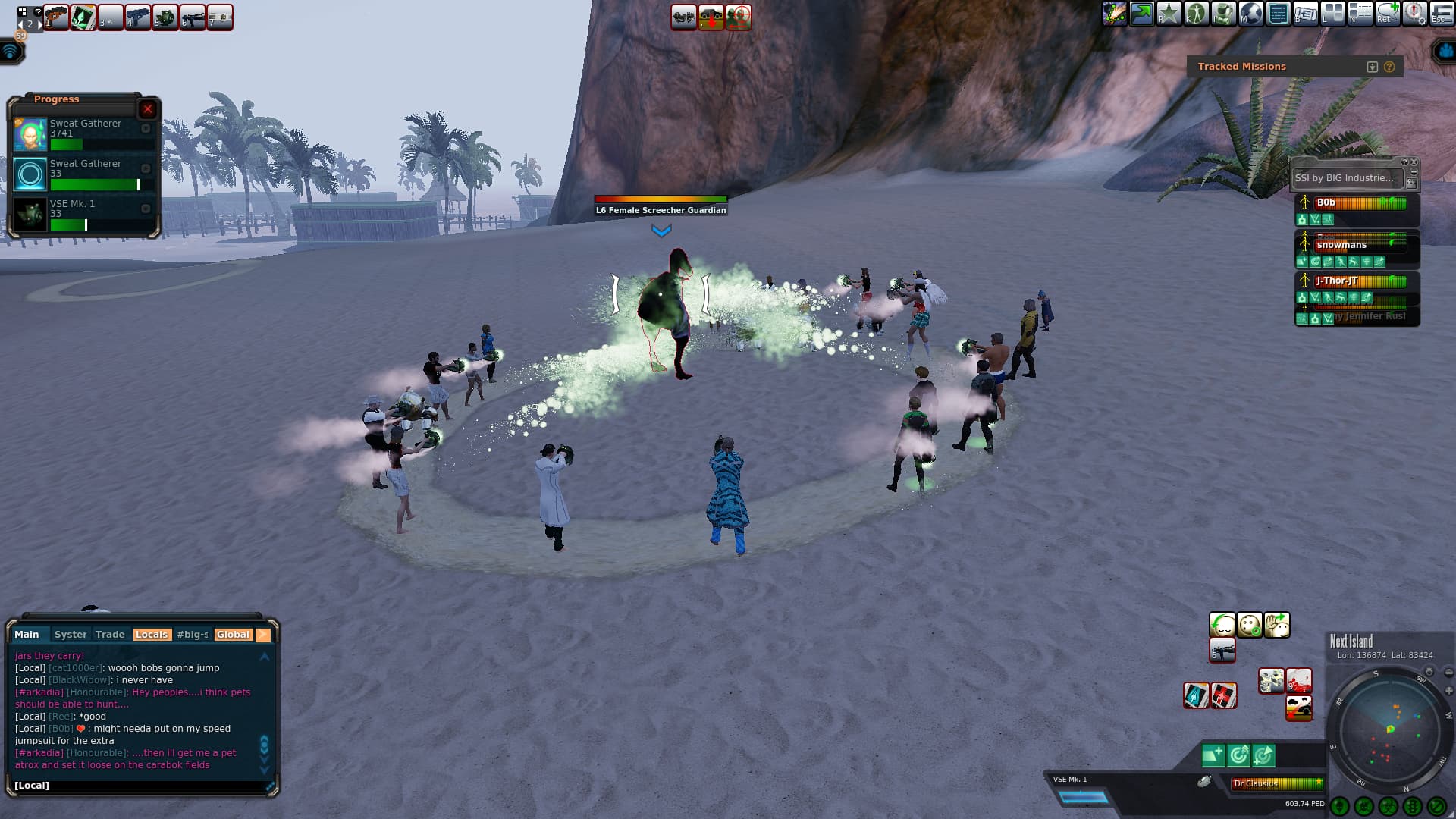
Task: Open the Esc main menu button
Action: point(1442,14)
